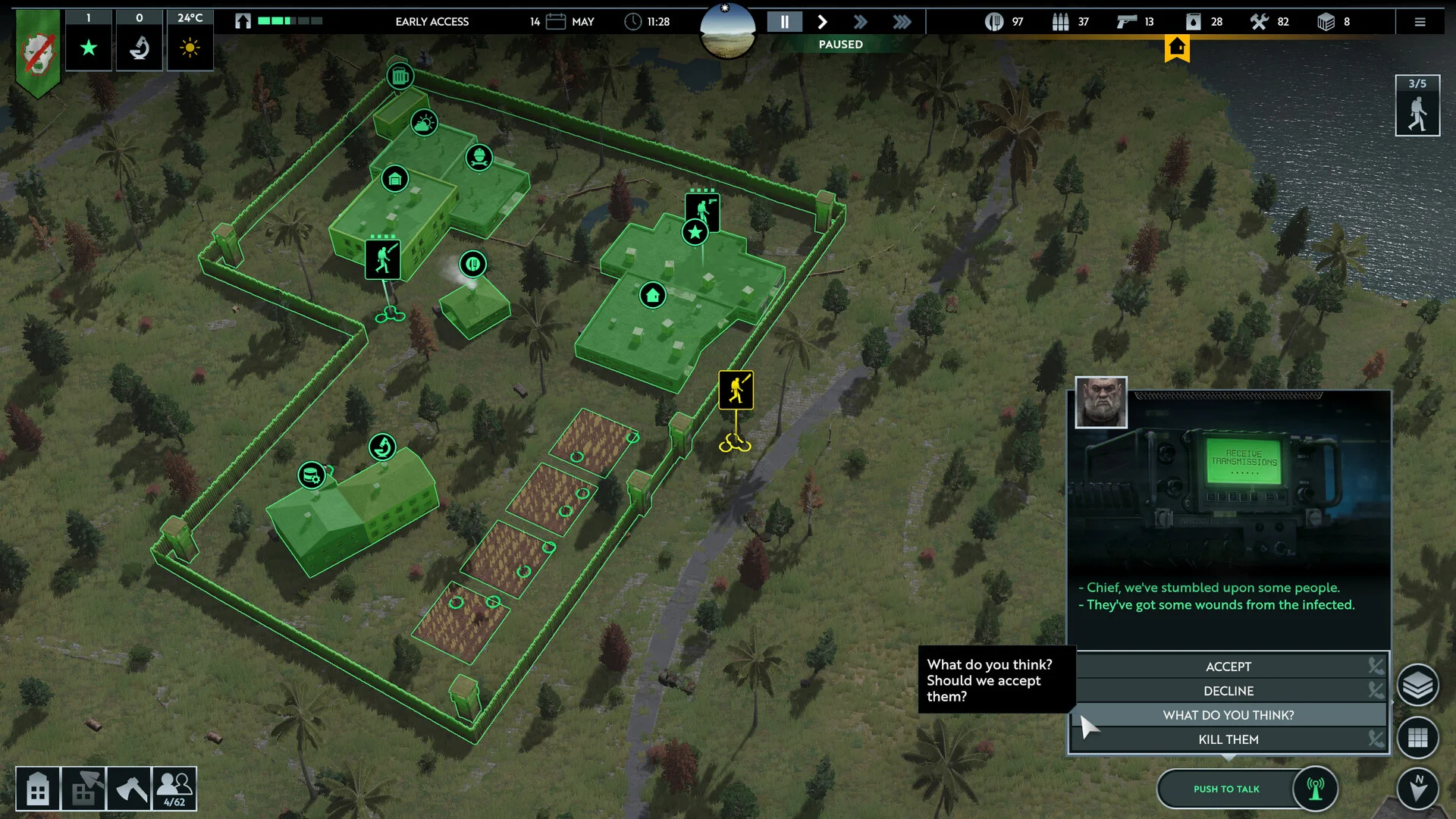Select the Kill Them option
Screen dimensions: 1456x819
pyautogui.click(x=1228, y=739)
